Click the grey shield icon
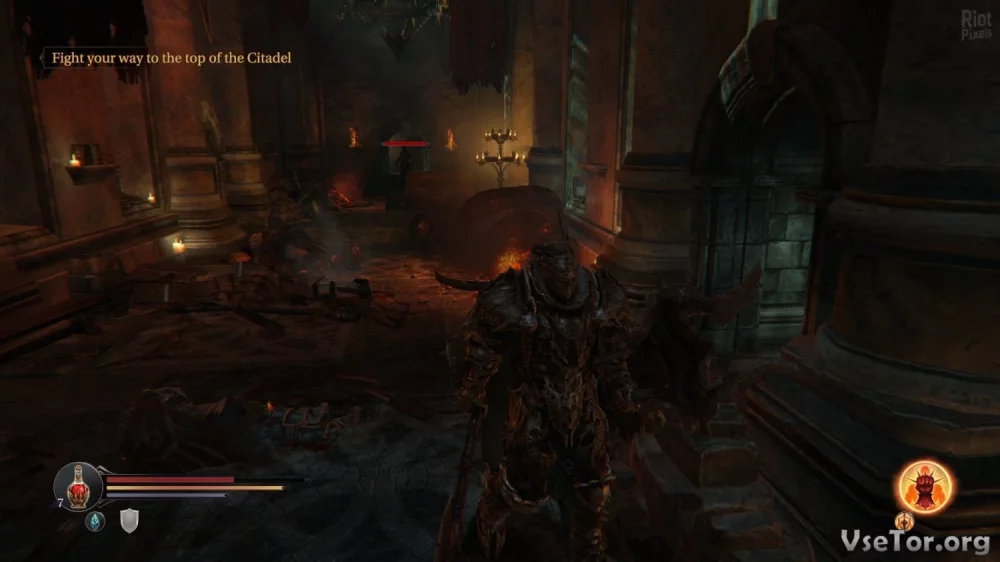The width and height of the screenshot is (1000, 562). [129, 520]
